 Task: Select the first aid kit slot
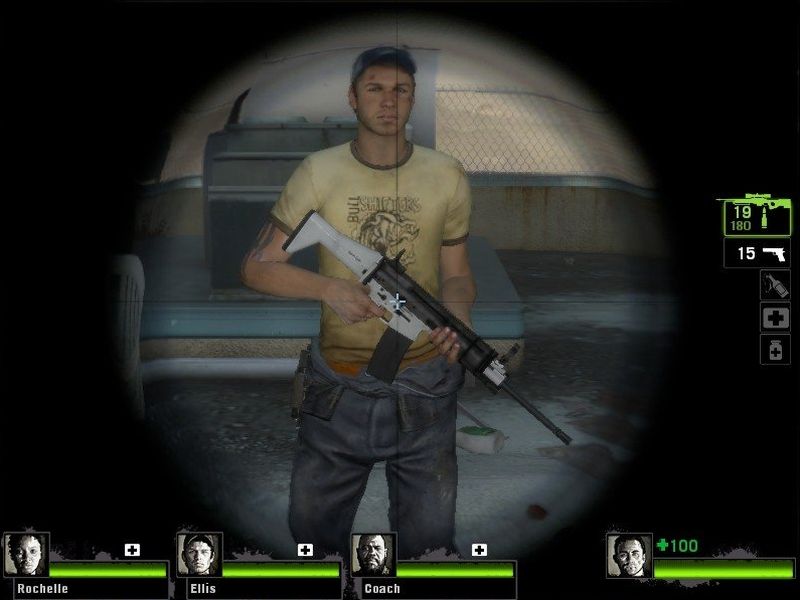(775, 317)
